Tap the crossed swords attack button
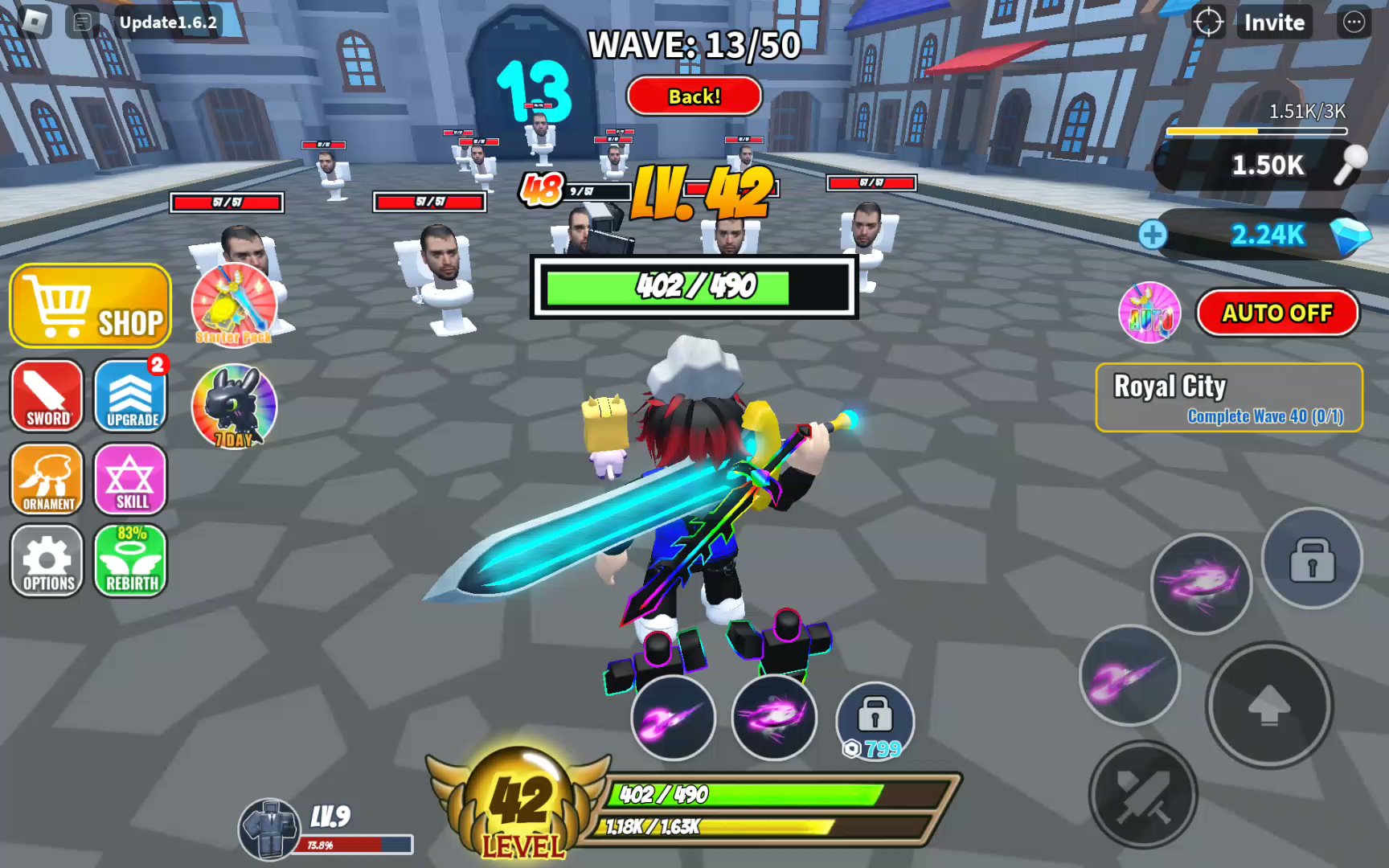The image size is (1389, 868). [x=1142, y=795]
